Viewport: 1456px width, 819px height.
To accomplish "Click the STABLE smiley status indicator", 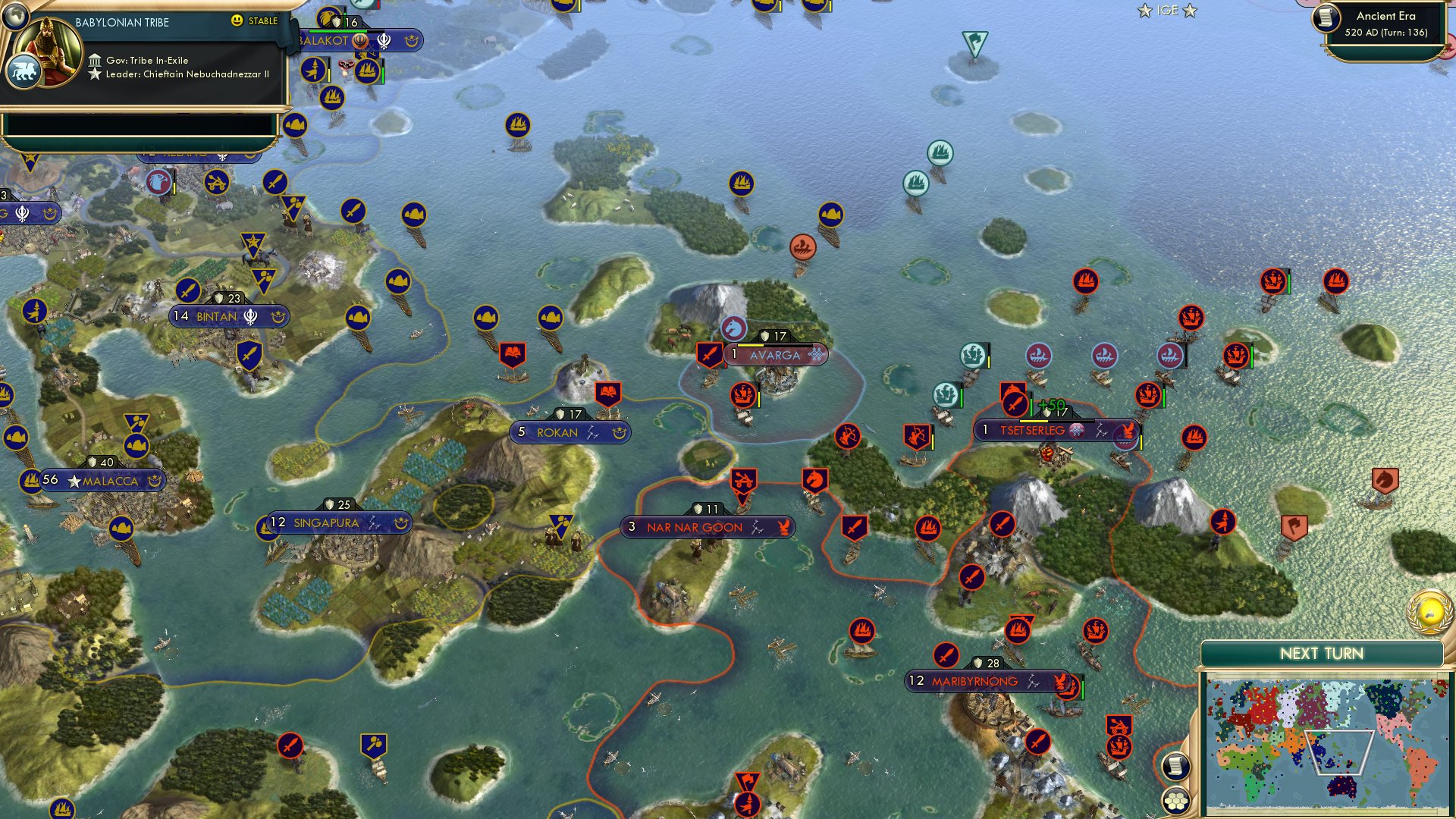I will [x=237, y=22].
